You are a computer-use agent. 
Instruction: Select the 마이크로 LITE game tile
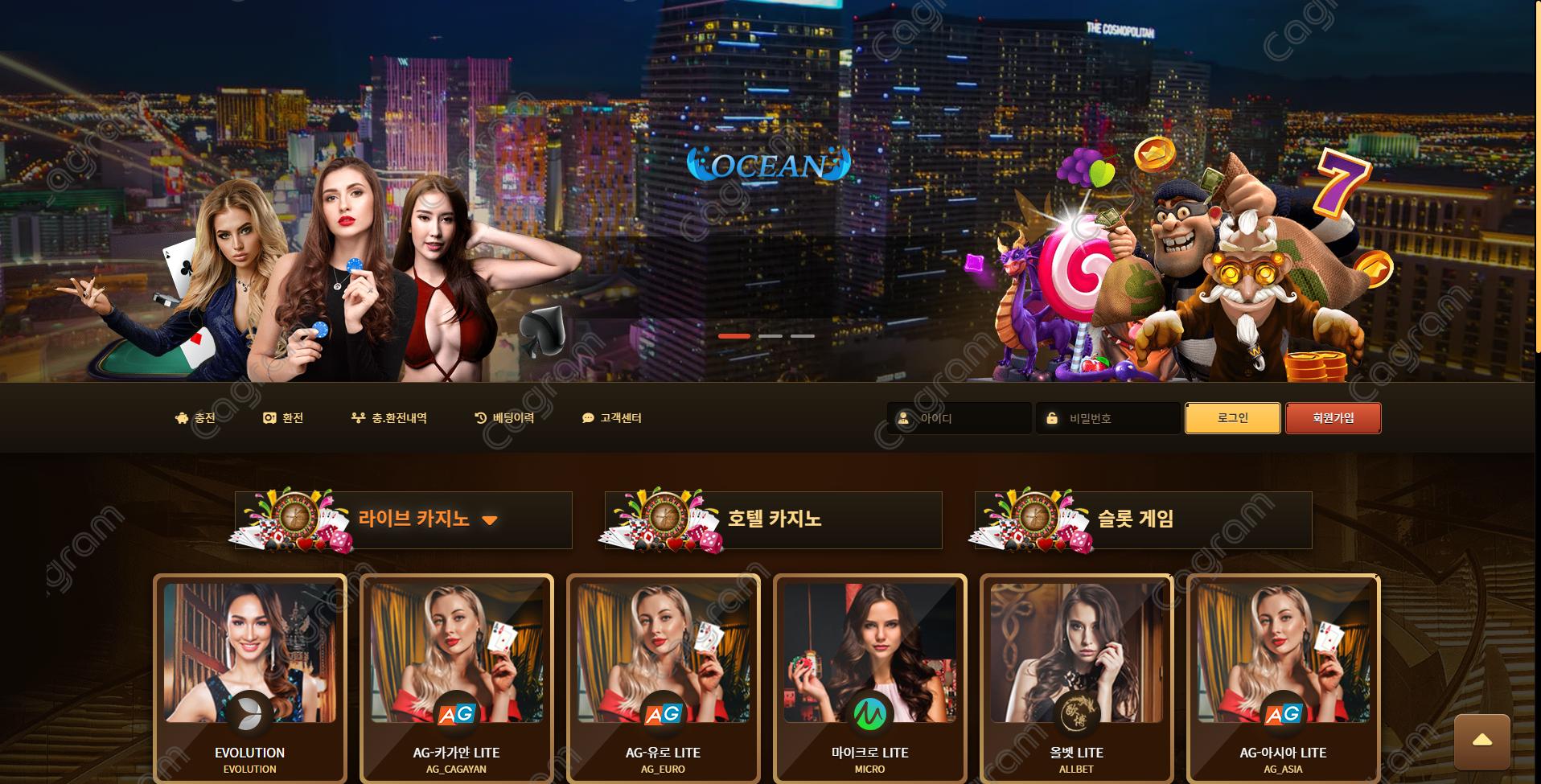[x=869, y=677]
